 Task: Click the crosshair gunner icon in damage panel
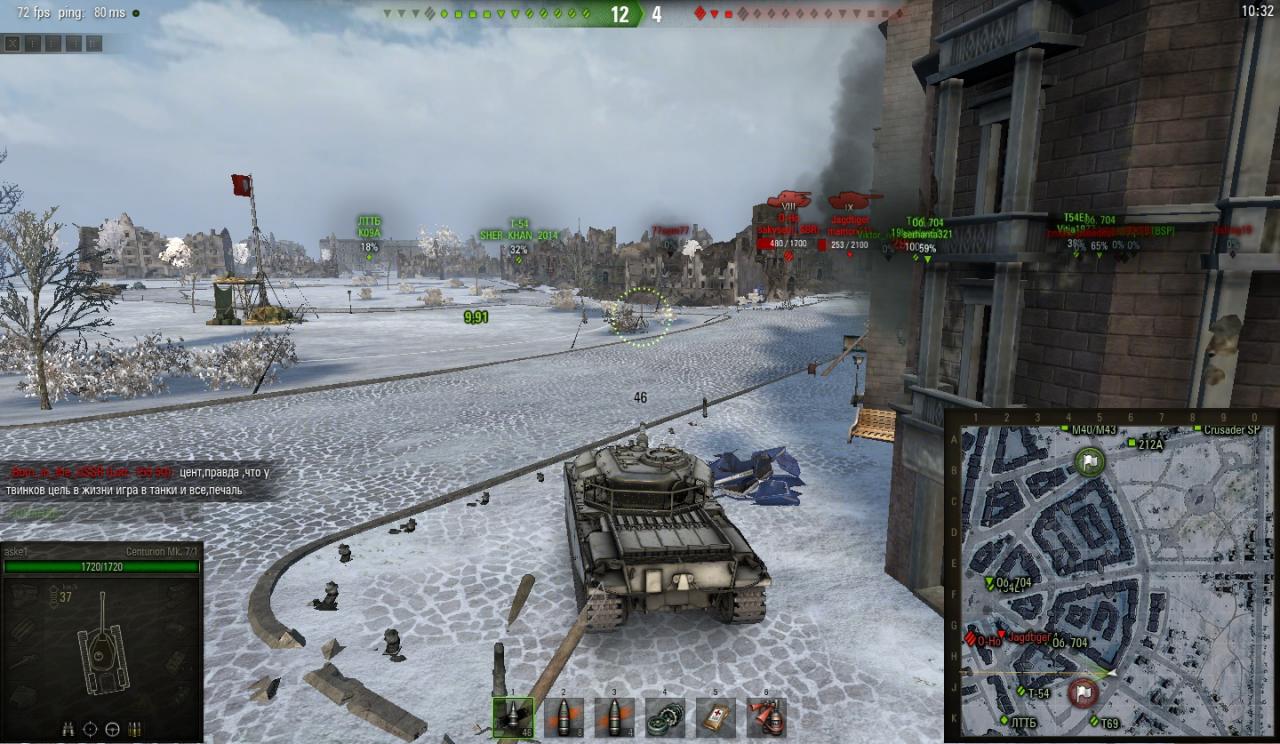[x=91, y=729]
